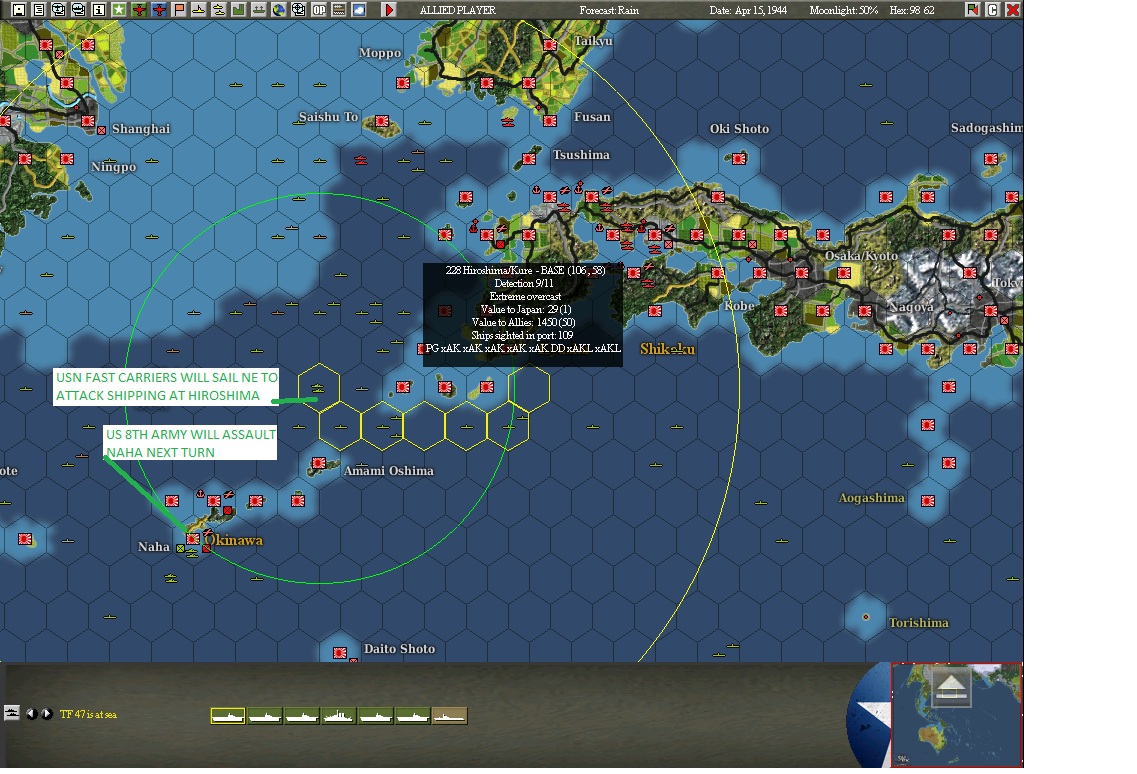Viewport: 1137px width, 774px height.
Task: Click the ship icon beside TF arrows
Action: coord(12,713)
